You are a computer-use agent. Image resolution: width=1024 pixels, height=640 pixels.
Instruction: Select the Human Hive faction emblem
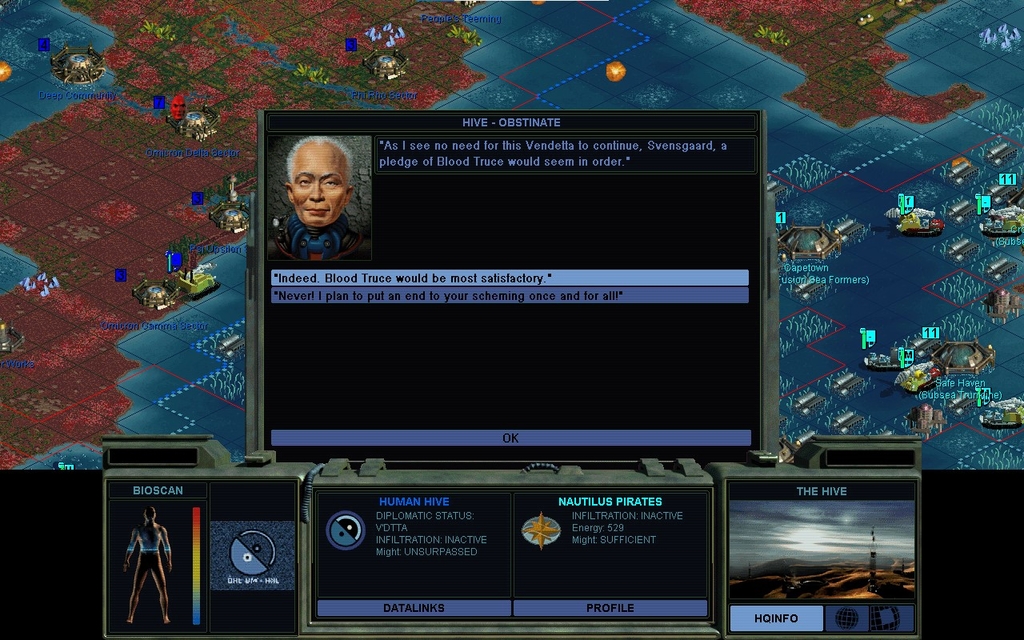[x=345, y=530]
